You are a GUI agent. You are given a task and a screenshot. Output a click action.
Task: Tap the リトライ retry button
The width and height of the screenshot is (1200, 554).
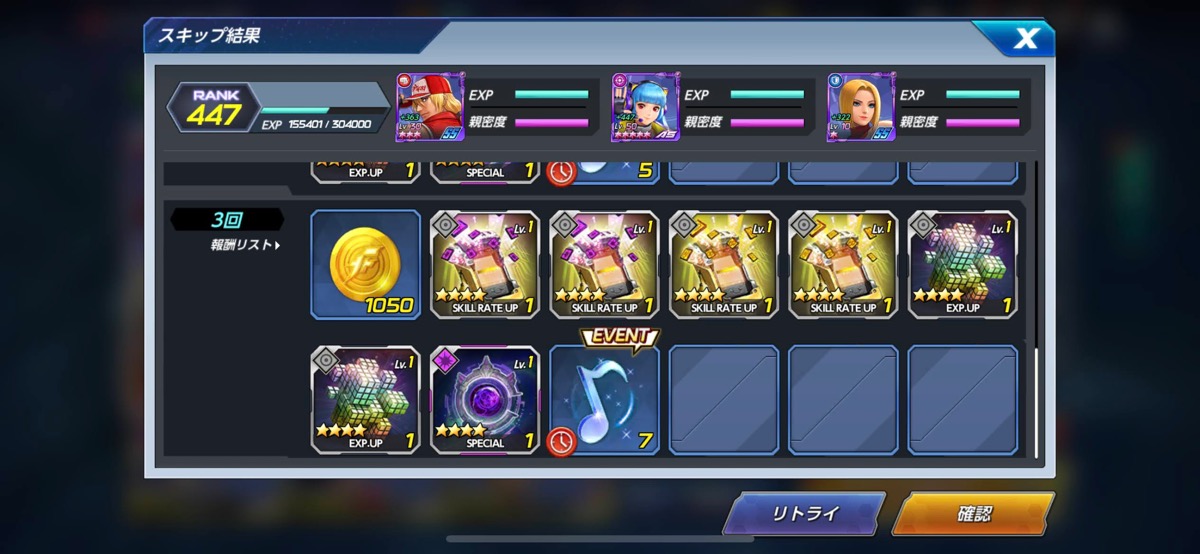click(x=804, y=514)
